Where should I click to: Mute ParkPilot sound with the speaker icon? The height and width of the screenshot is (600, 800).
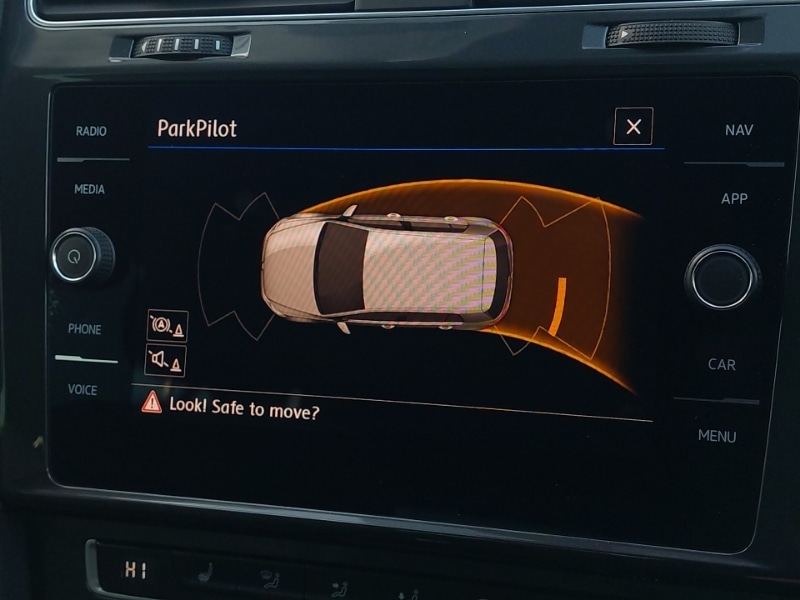pos(166,360)
